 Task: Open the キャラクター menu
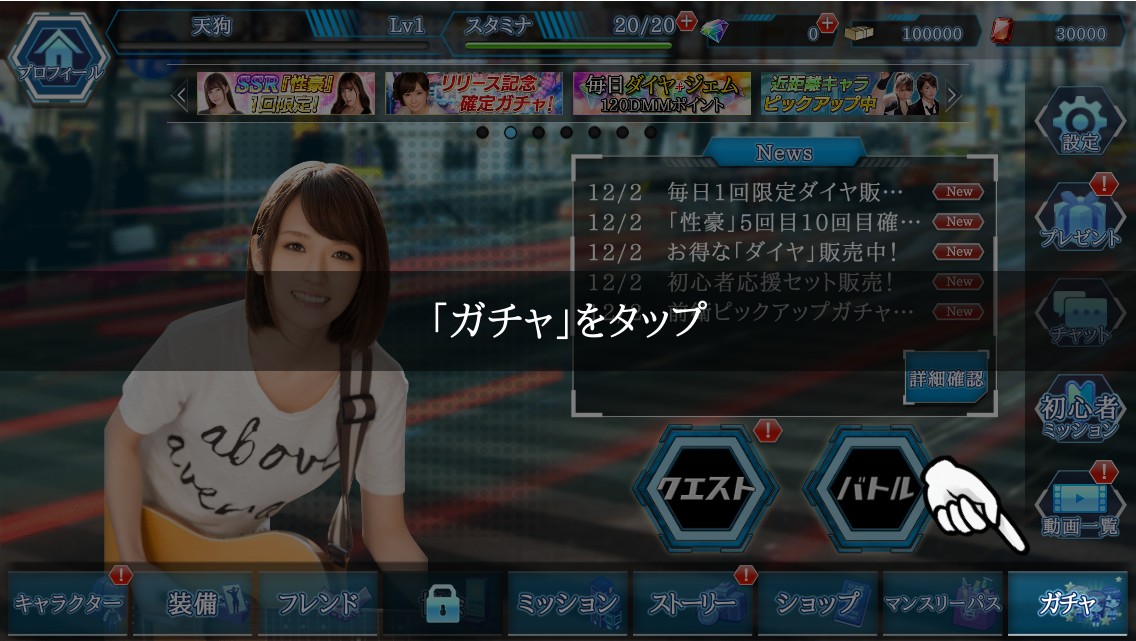pos(68,603)
